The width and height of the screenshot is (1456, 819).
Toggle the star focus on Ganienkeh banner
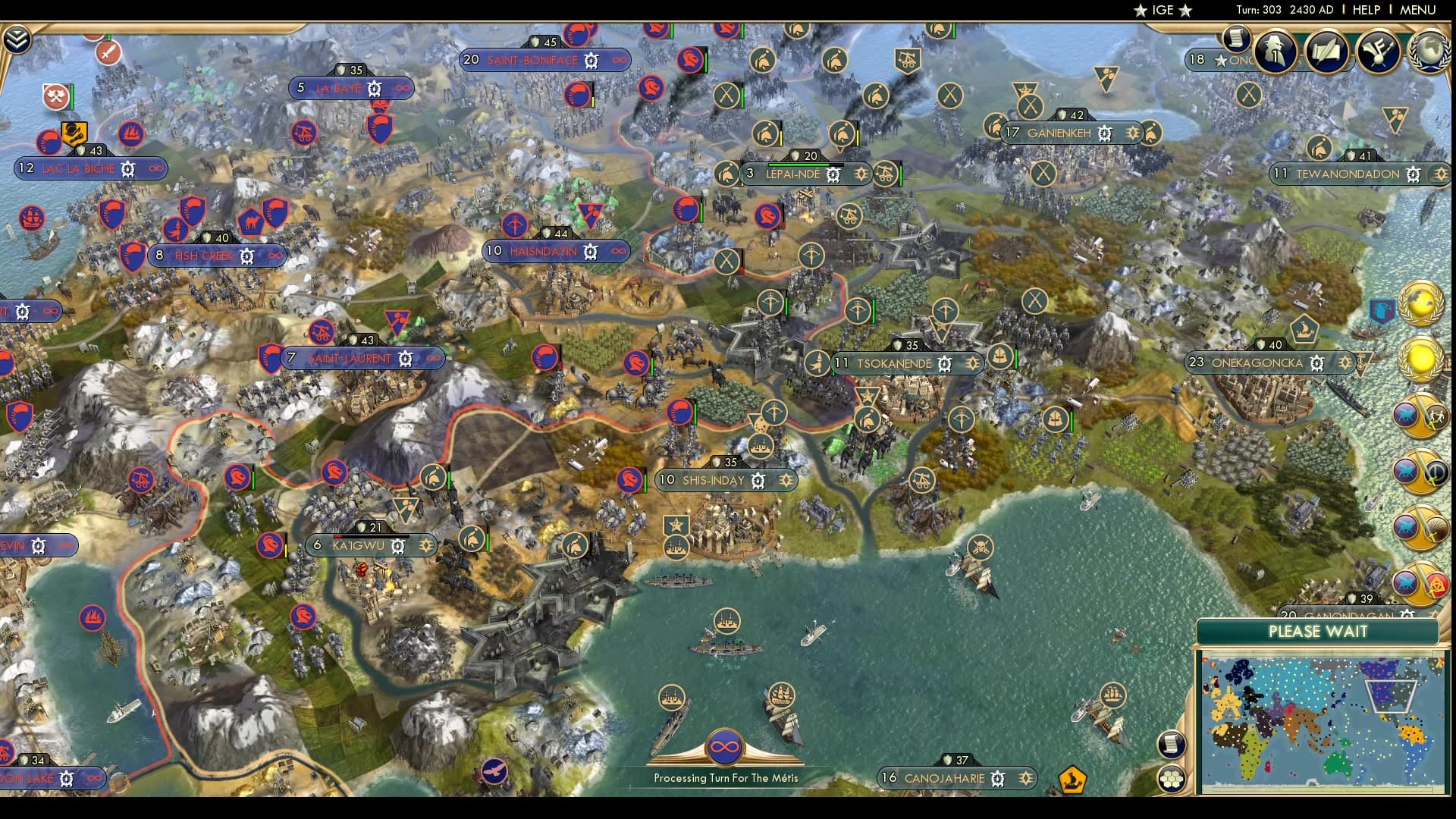tap(1133, 131)
